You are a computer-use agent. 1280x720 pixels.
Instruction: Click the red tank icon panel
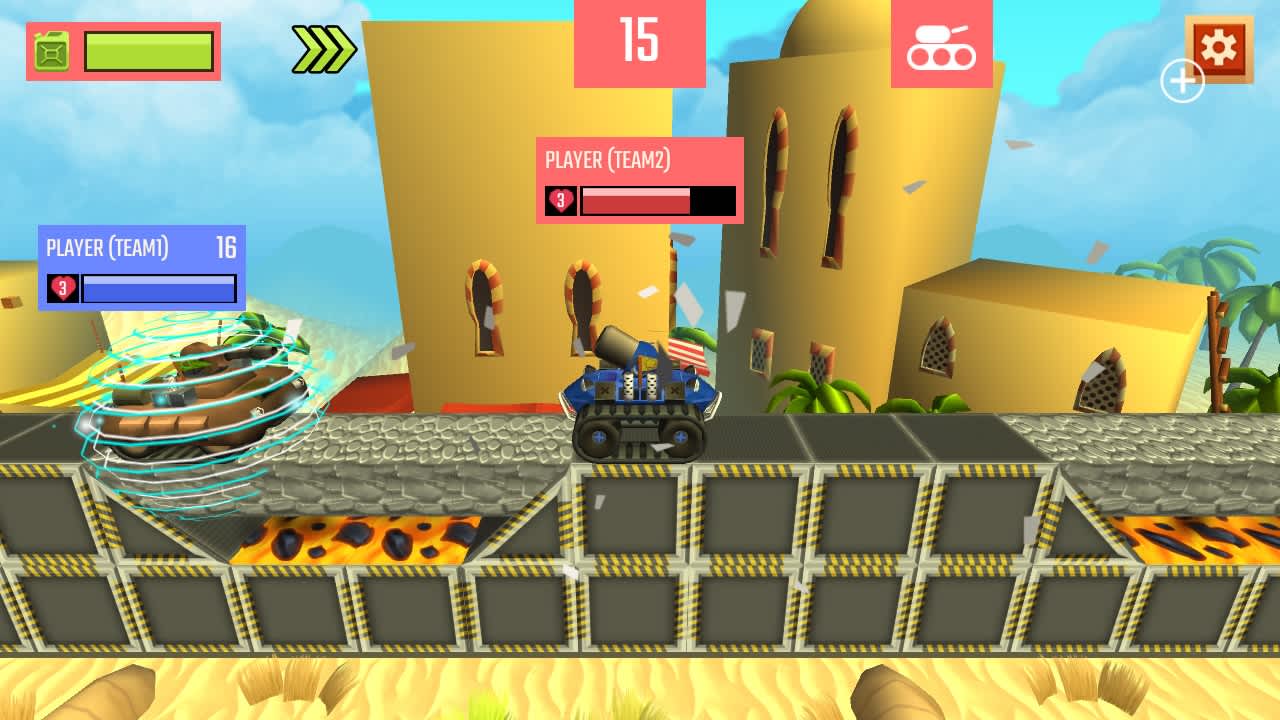tap(944, 44)
